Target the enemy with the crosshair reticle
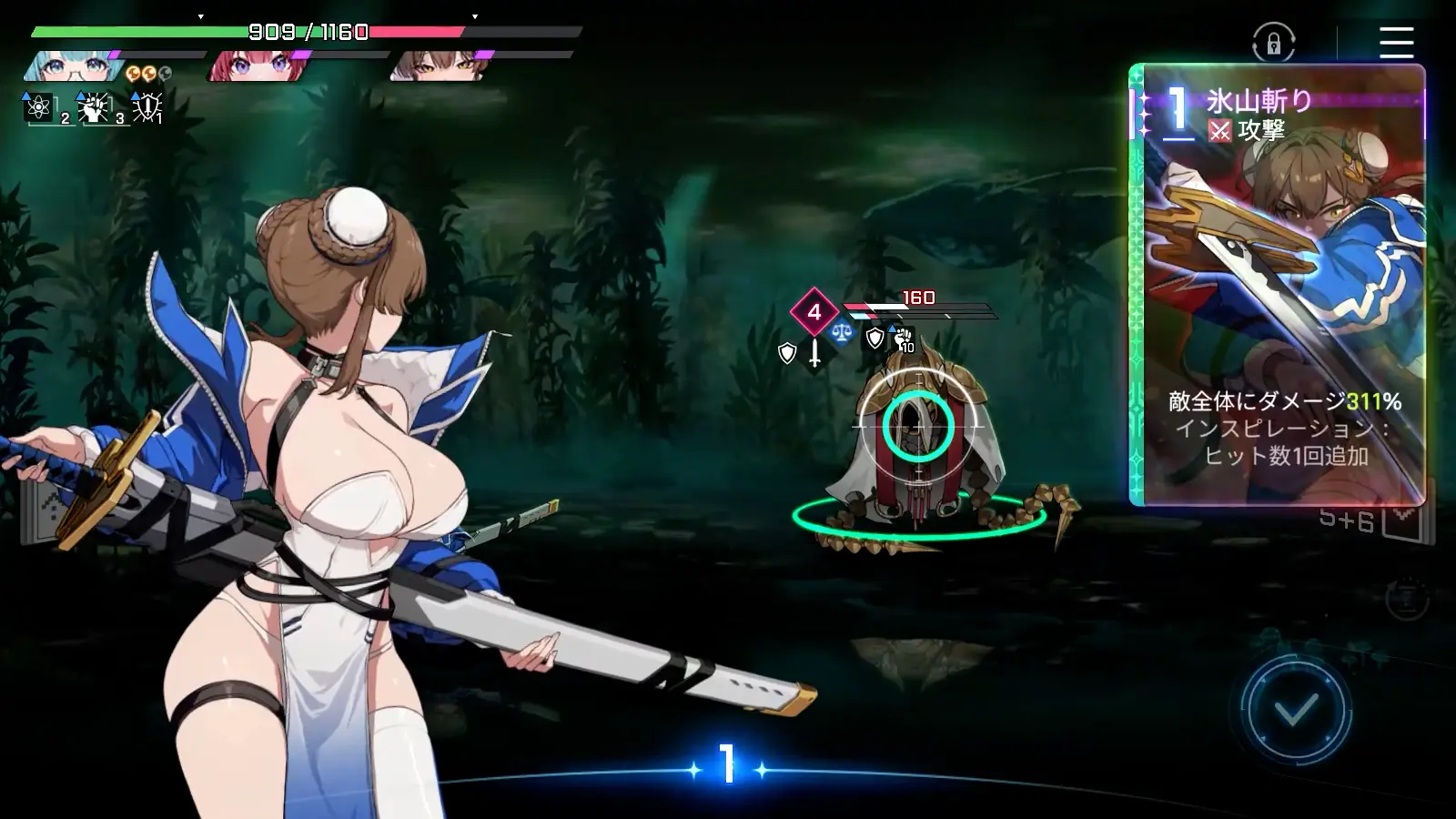Screen dimensions: 1456x819 point(918,425)
